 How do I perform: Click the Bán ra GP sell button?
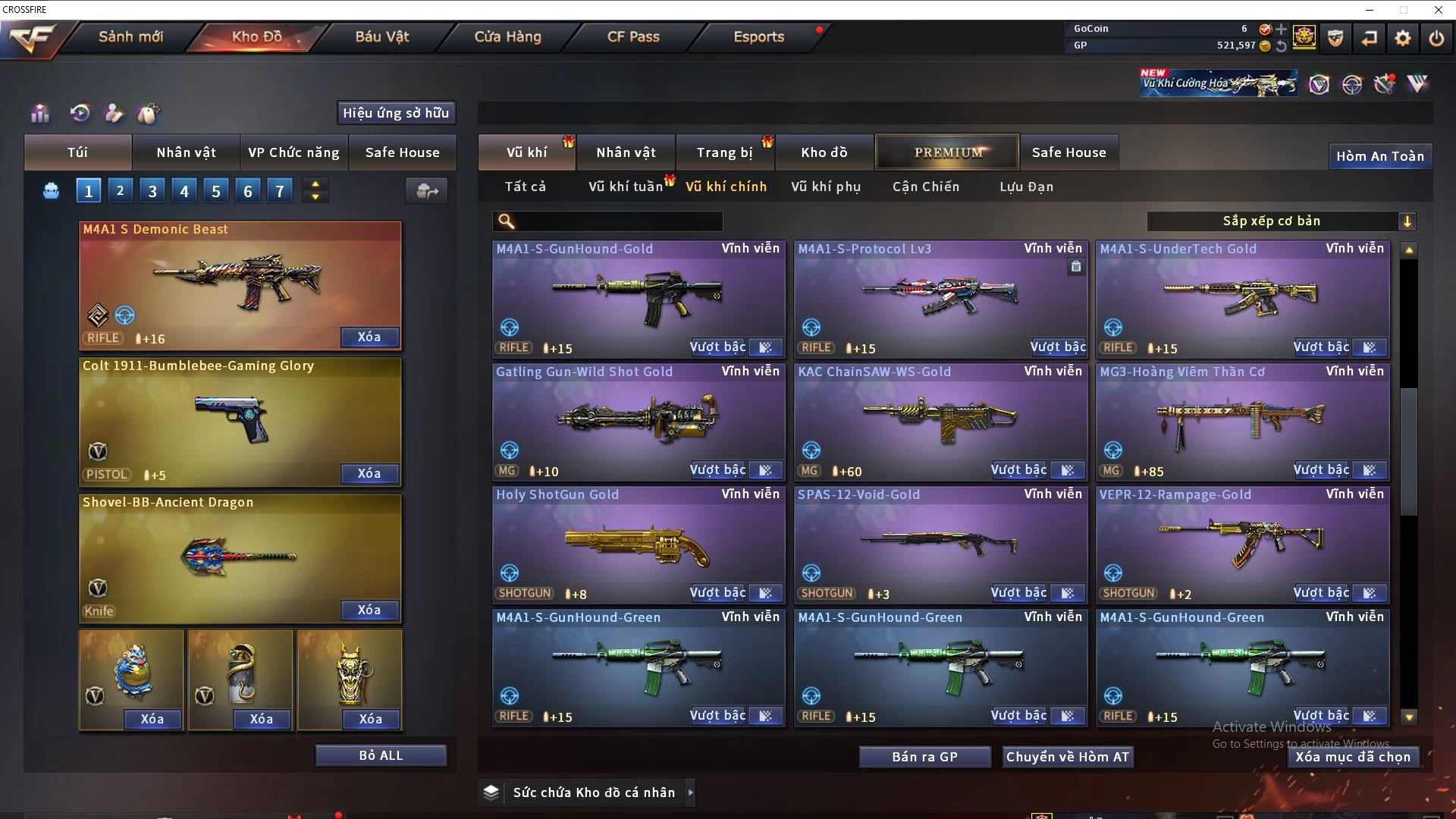click(924, 757)
